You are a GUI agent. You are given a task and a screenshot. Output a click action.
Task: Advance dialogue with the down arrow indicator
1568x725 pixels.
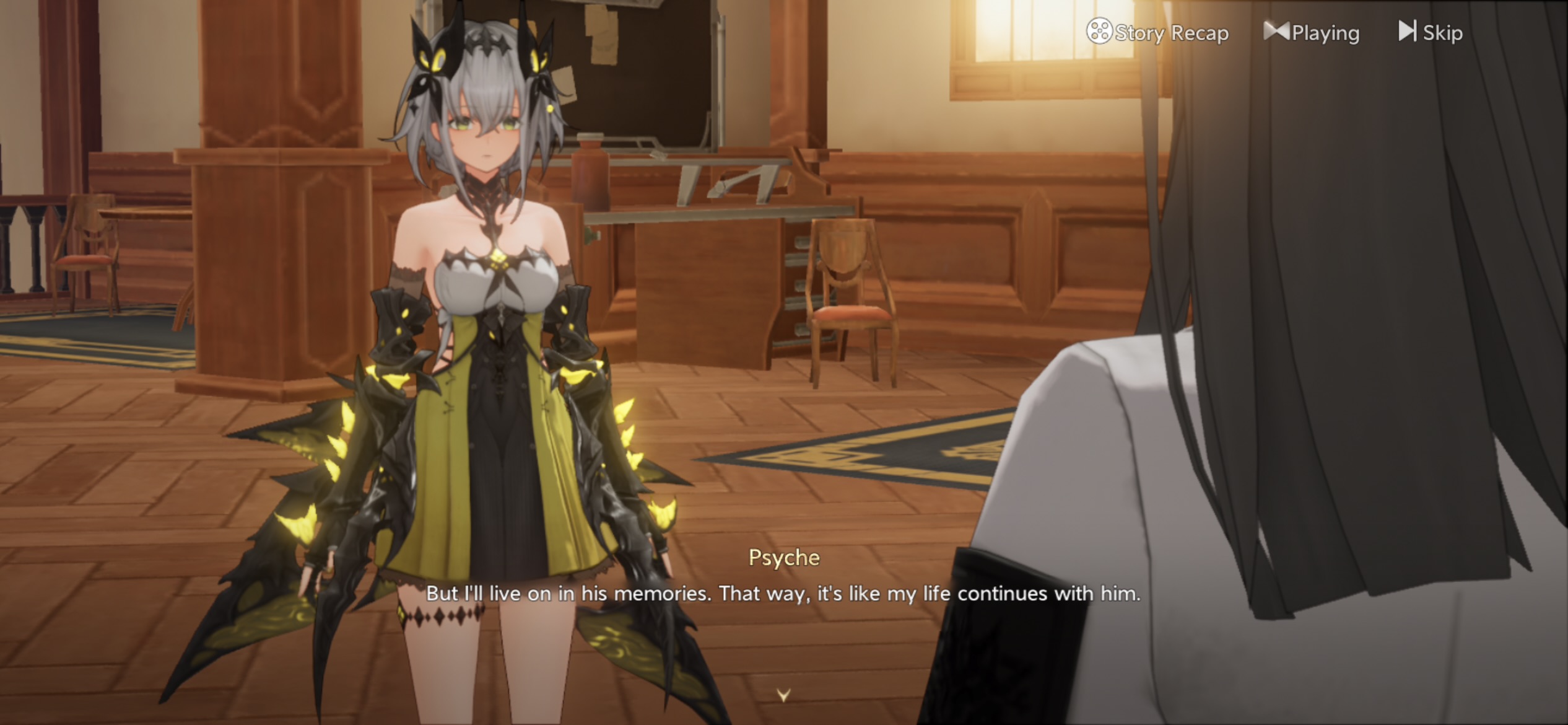pyautogui.click(x=783, y=695)
